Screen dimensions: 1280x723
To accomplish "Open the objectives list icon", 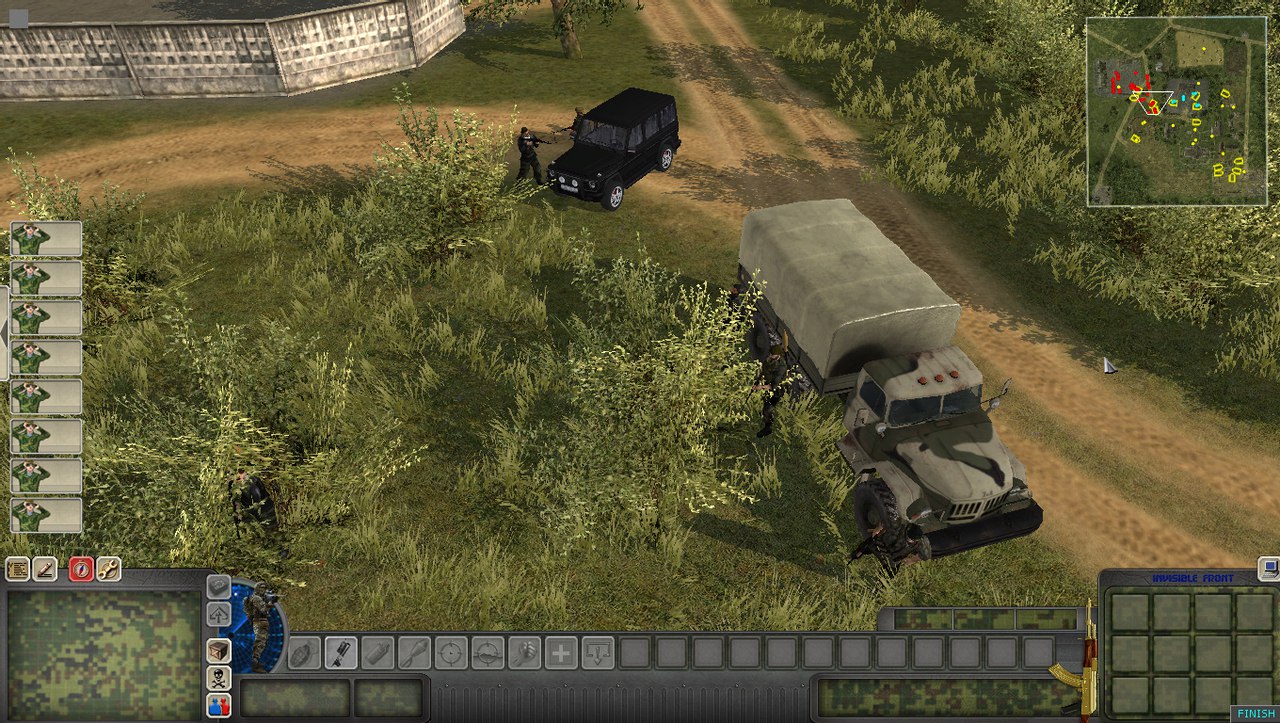I will coord(17,569).
